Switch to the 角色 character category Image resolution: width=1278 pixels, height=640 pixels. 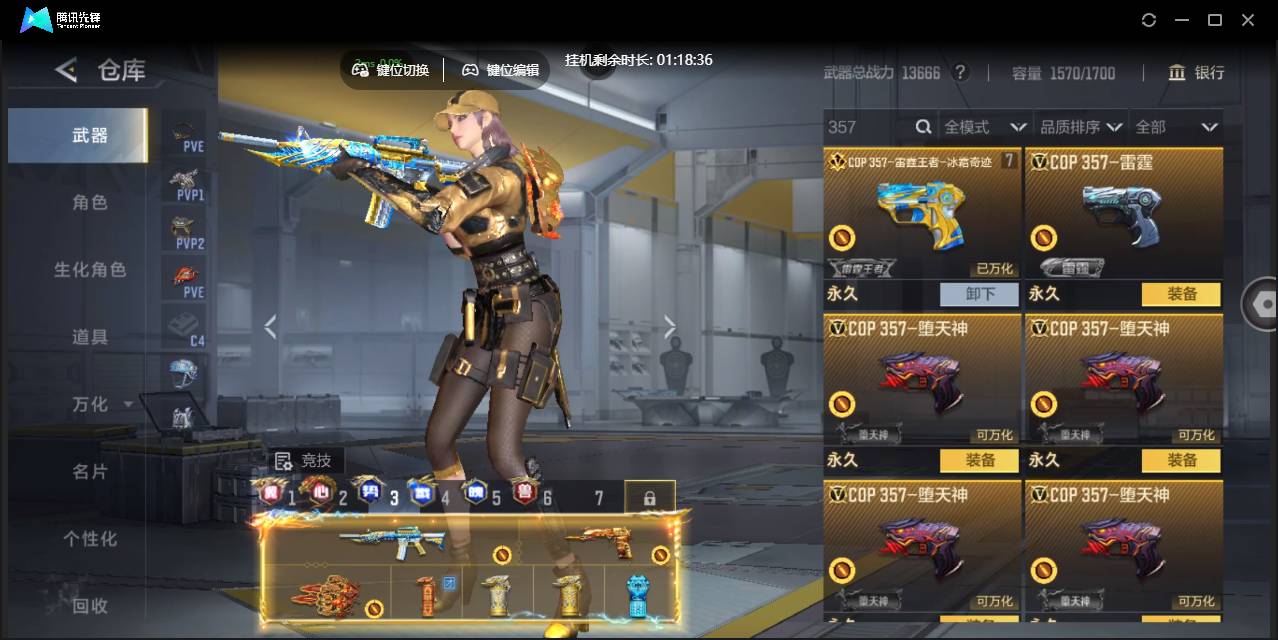89,202
